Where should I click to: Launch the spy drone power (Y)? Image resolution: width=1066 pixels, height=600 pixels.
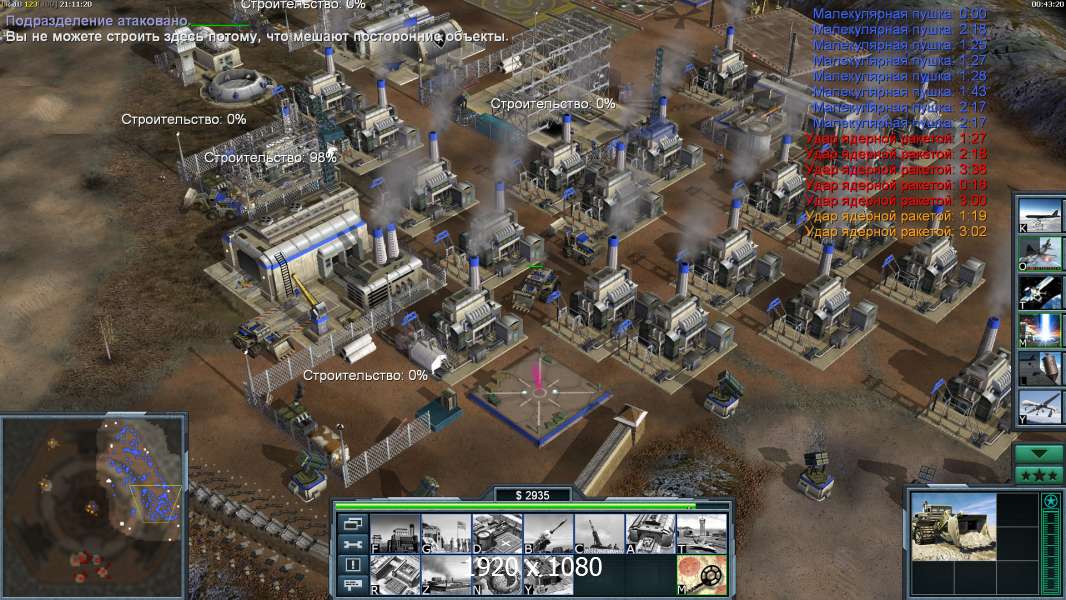tap(1040, 407)
